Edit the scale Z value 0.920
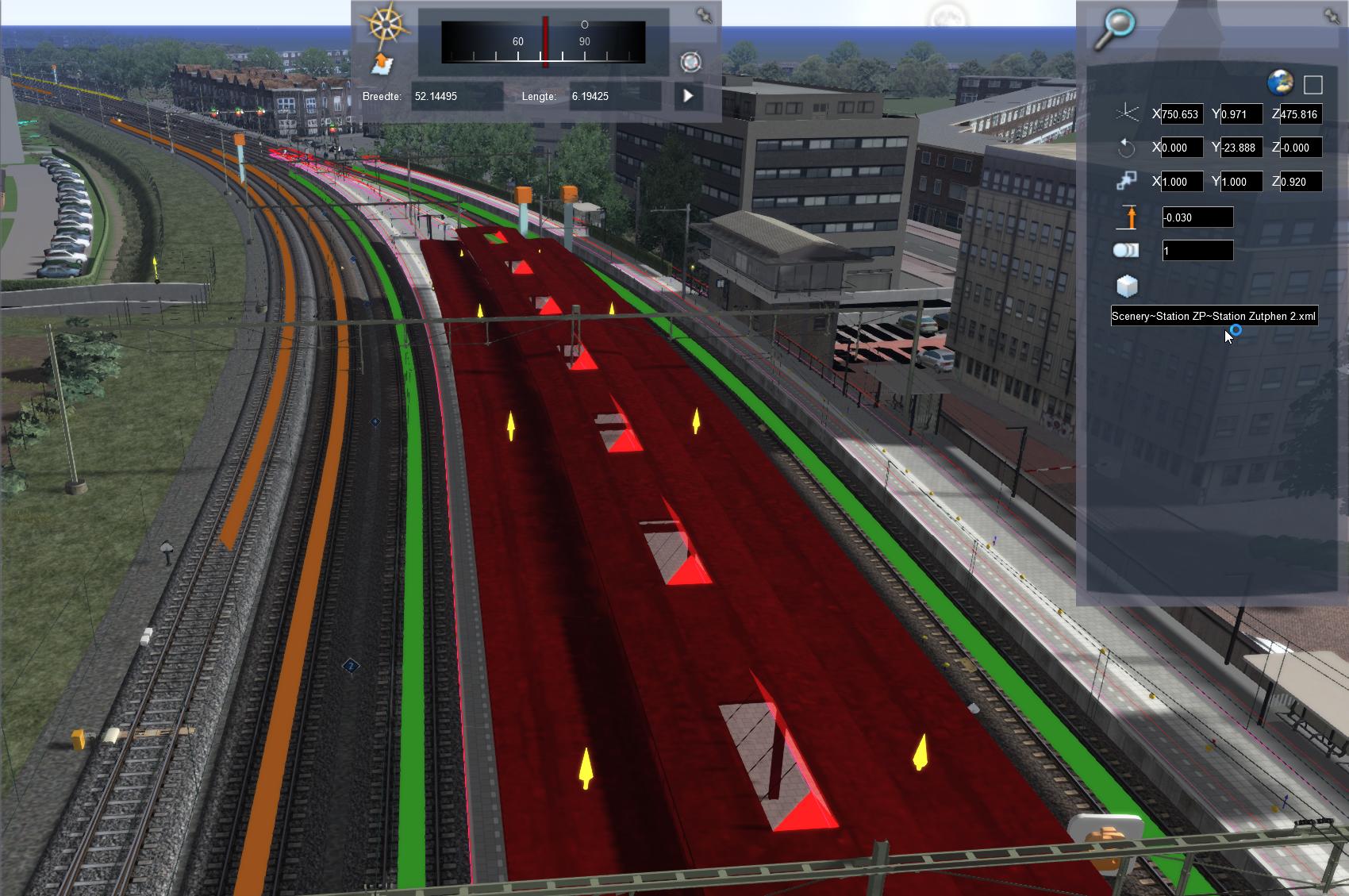The height and width of the screenshot is (896, 1349). (1300, 182)
